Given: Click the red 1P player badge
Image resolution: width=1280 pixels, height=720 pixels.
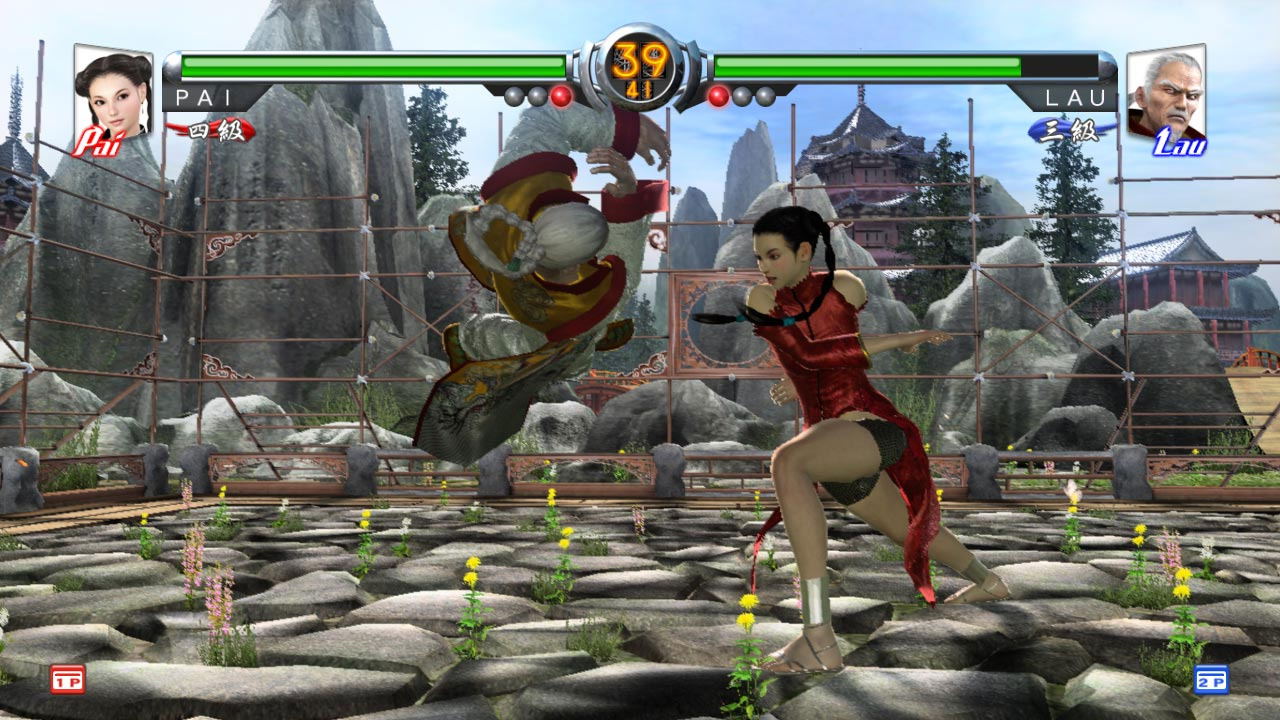Looking at the screenshot, I should click(x=68, y=679).
